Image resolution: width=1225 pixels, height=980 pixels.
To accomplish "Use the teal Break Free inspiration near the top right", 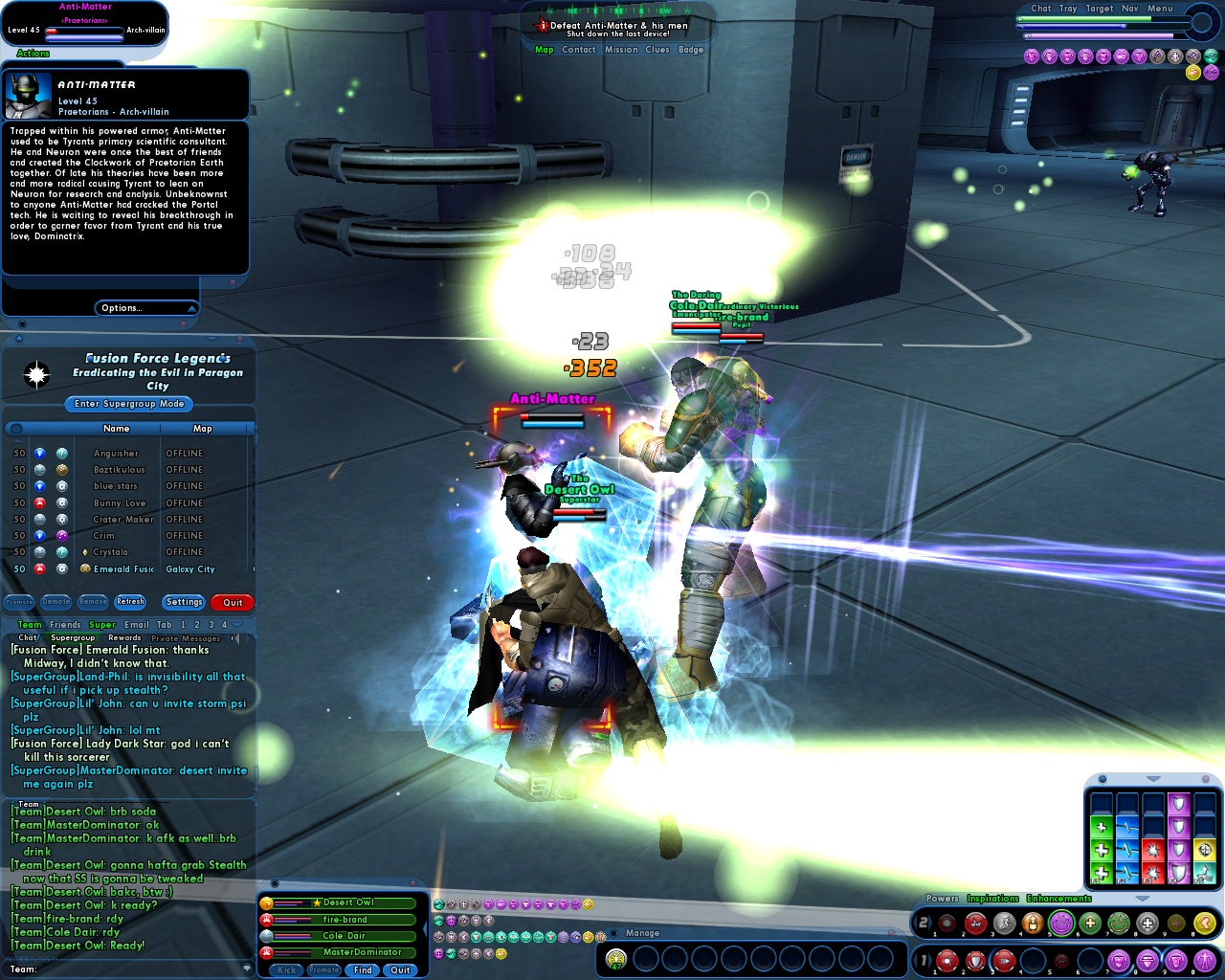I will [x=1210, y=56].
